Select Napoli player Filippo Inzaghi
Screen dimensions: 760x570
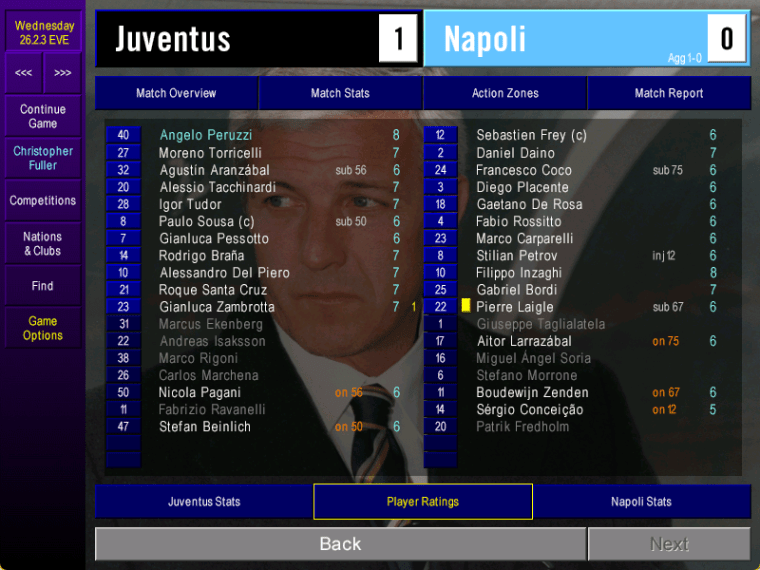point(519,273)
